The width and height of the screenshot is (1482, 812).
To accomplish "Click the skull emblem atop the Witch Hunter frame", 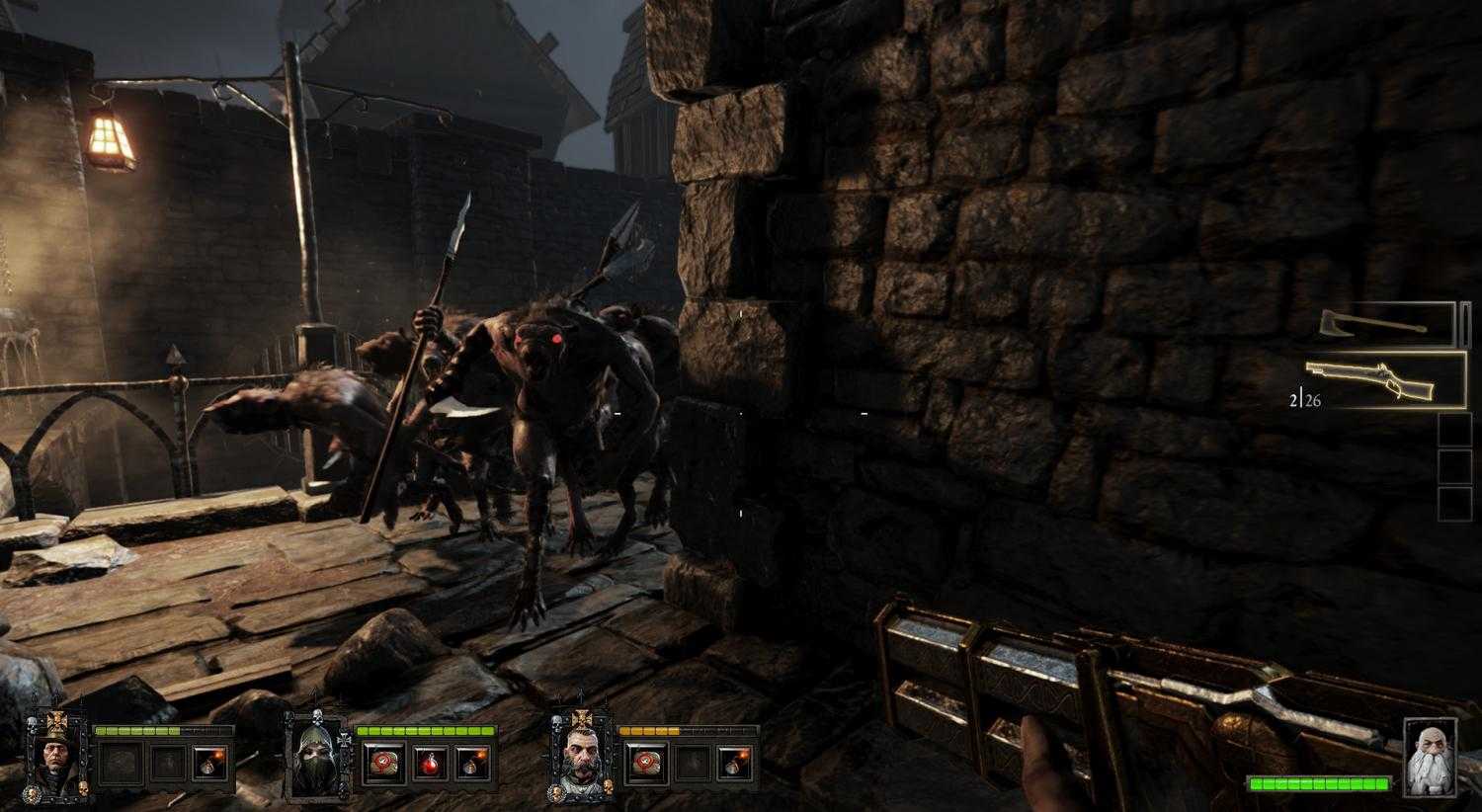I will (x=32, y=724).
